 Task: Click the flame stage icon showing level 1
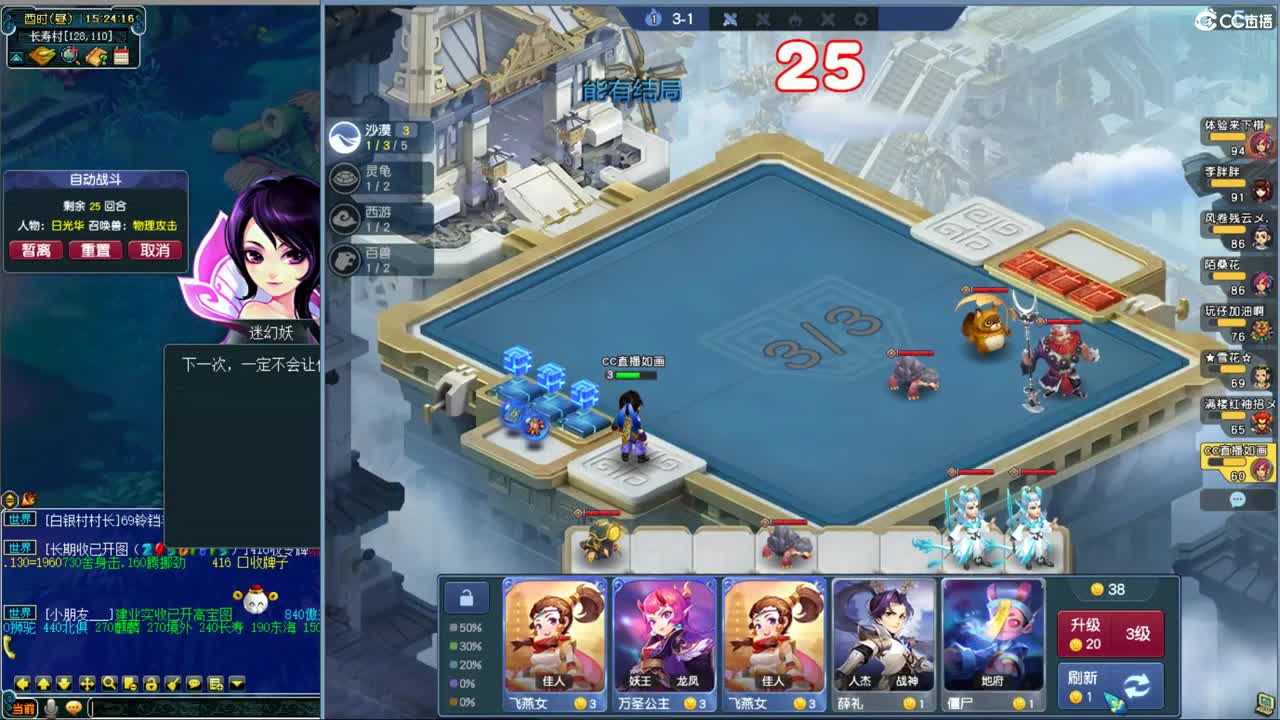(x=652, y=18)
